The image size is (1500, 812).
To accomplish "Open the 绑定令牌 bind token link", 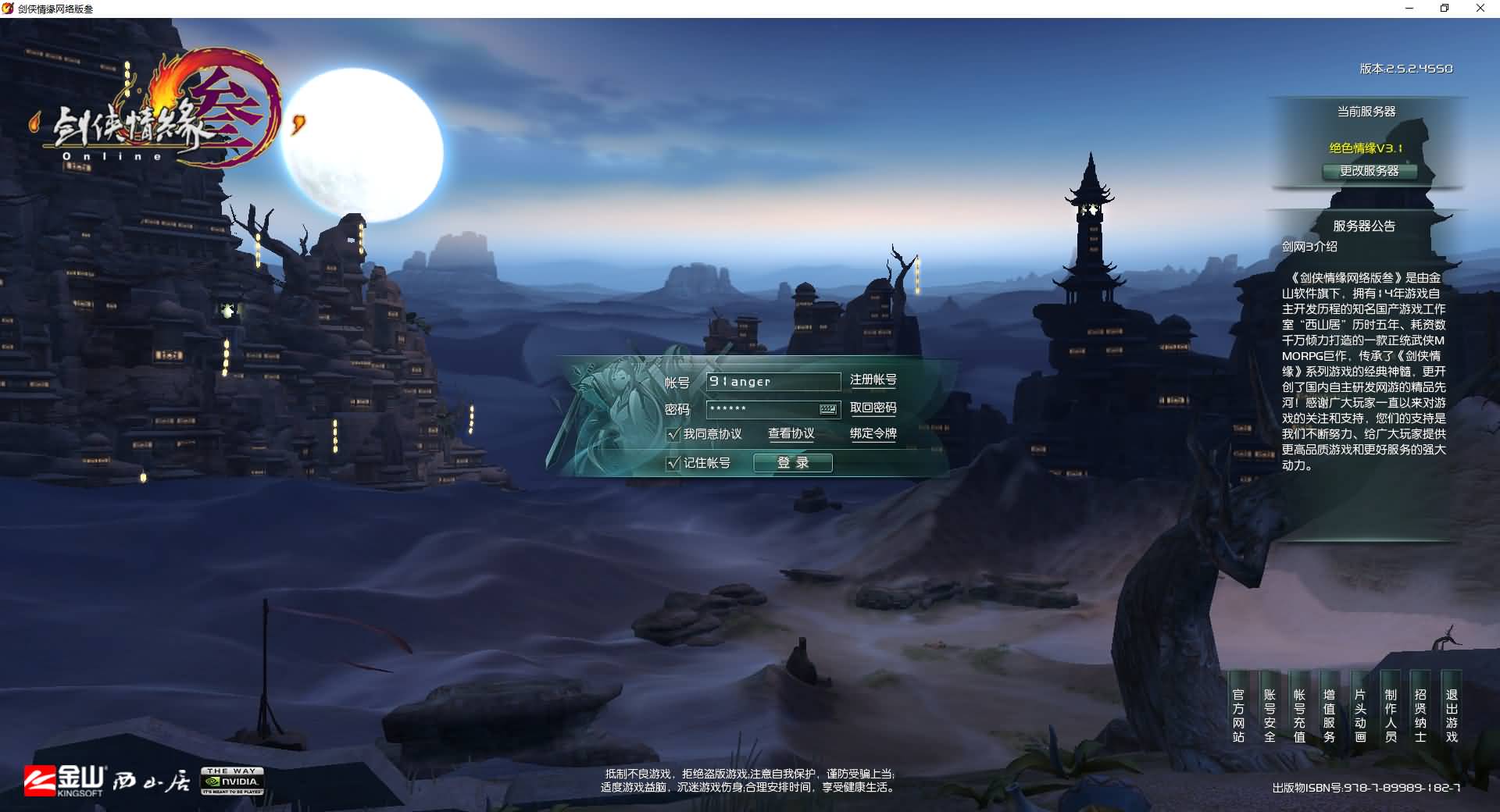I will [x=873, y=434].
